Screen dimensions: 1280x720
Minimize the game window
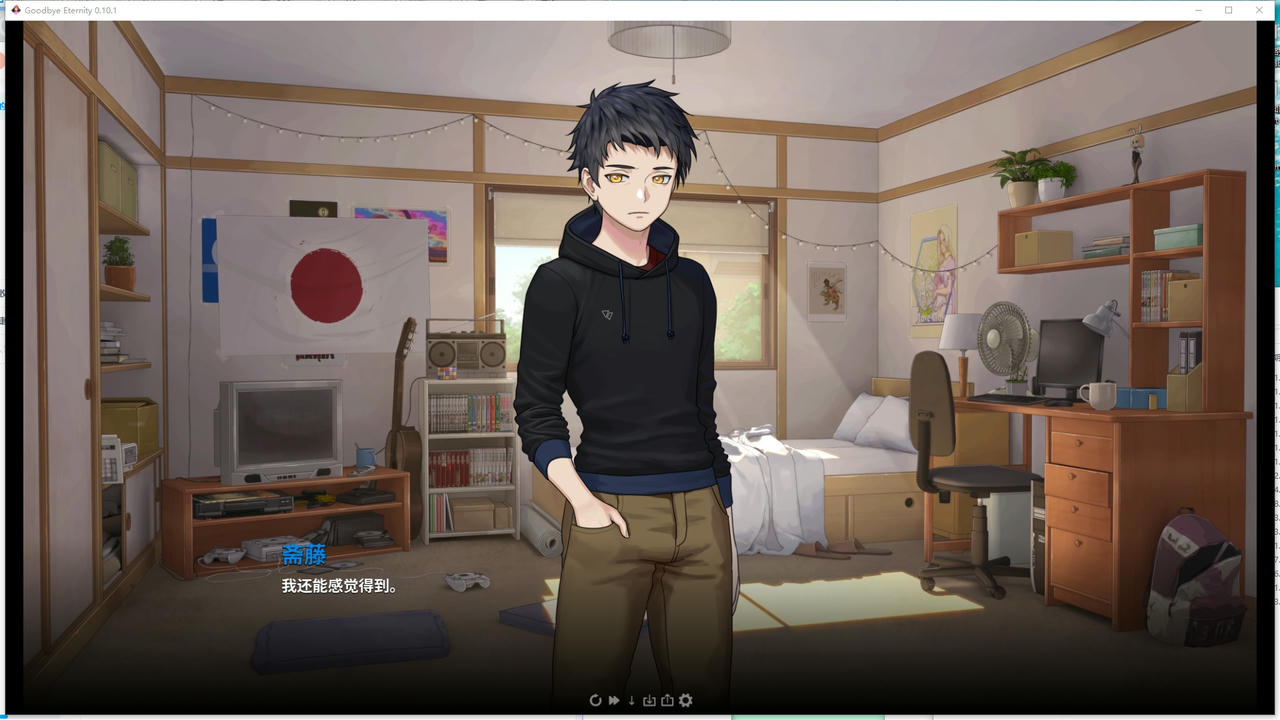click(x=1197, y=10)
